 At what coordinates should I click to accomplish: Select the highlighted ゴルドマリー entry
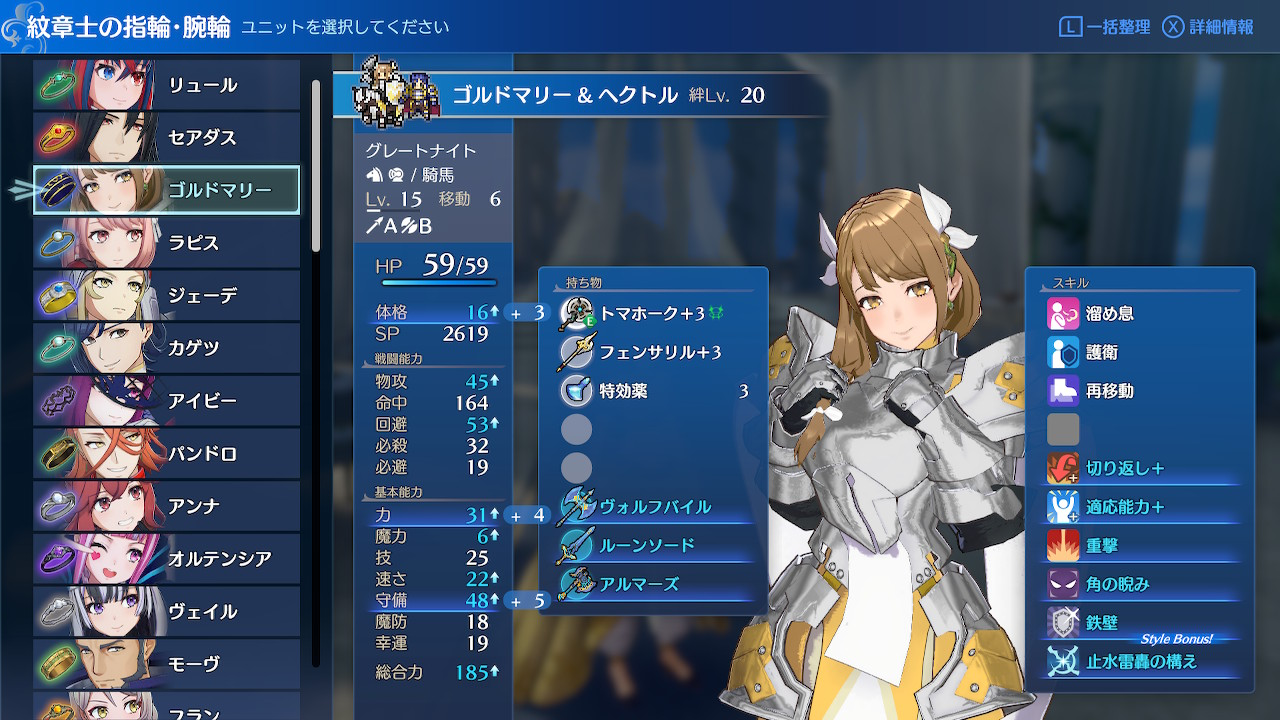[167, 190]
